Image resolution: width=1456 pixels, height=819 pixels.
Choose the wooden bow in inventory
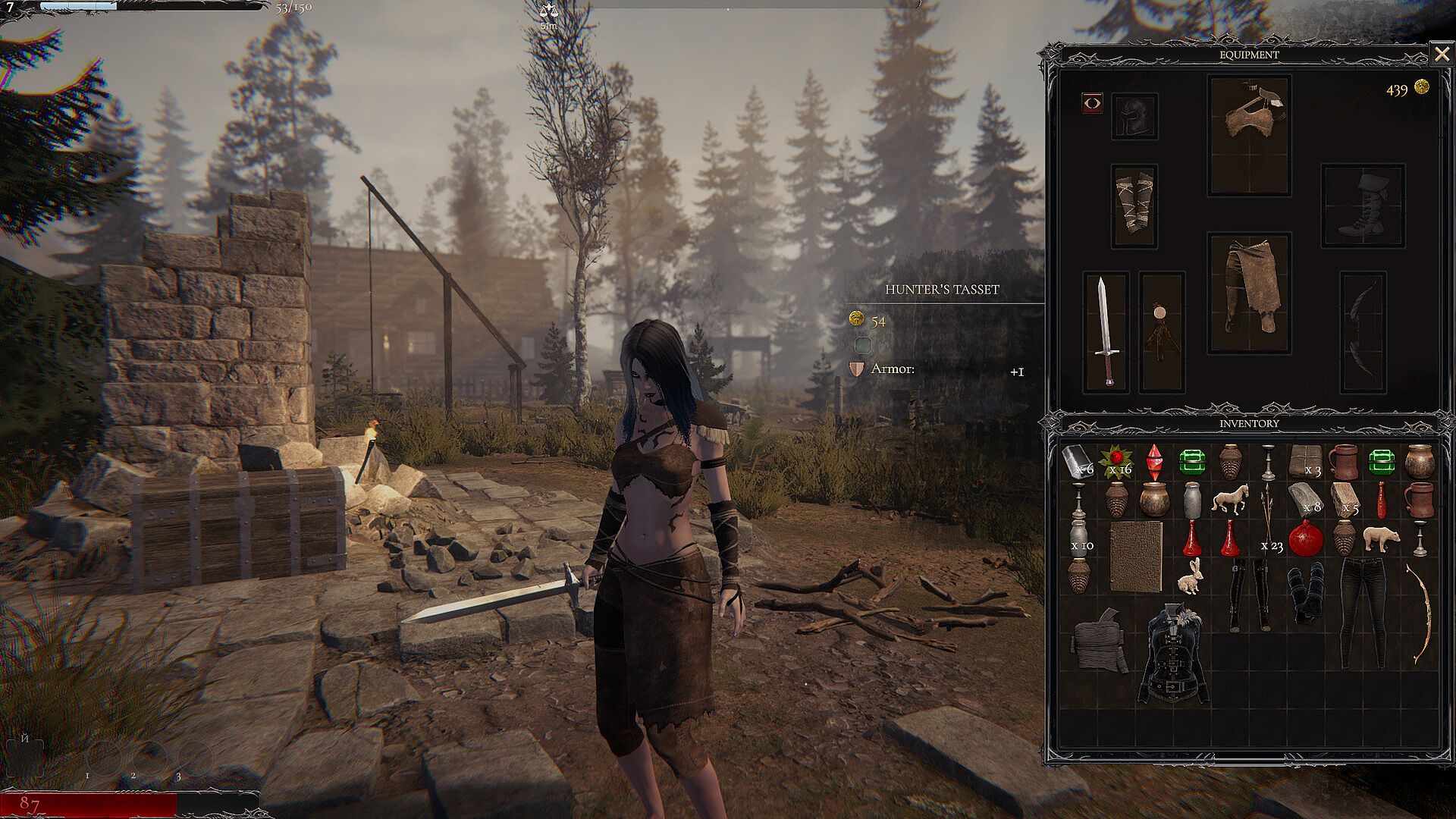(1418, 614)
